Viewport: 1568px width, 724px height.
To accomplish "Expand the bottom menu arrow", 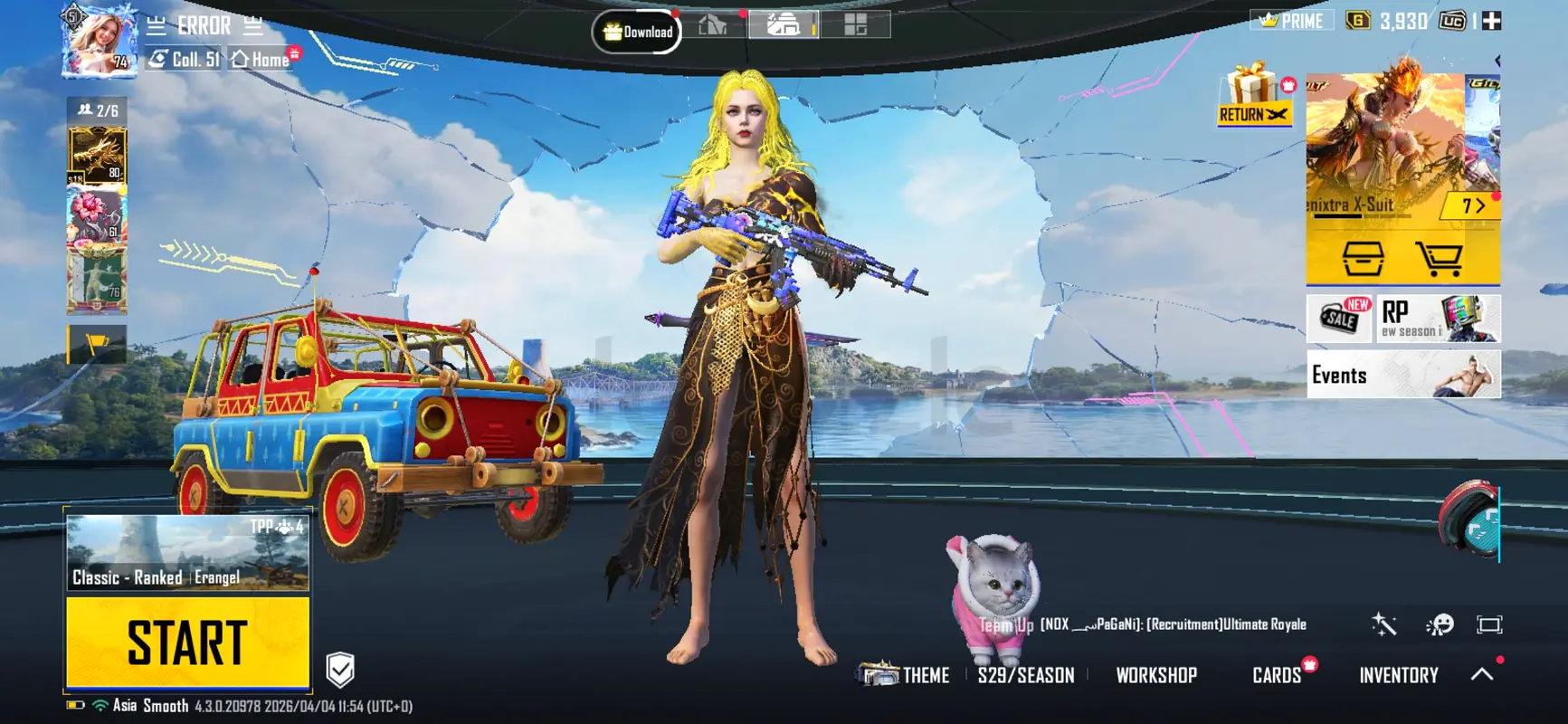I will pos(1482,674).
